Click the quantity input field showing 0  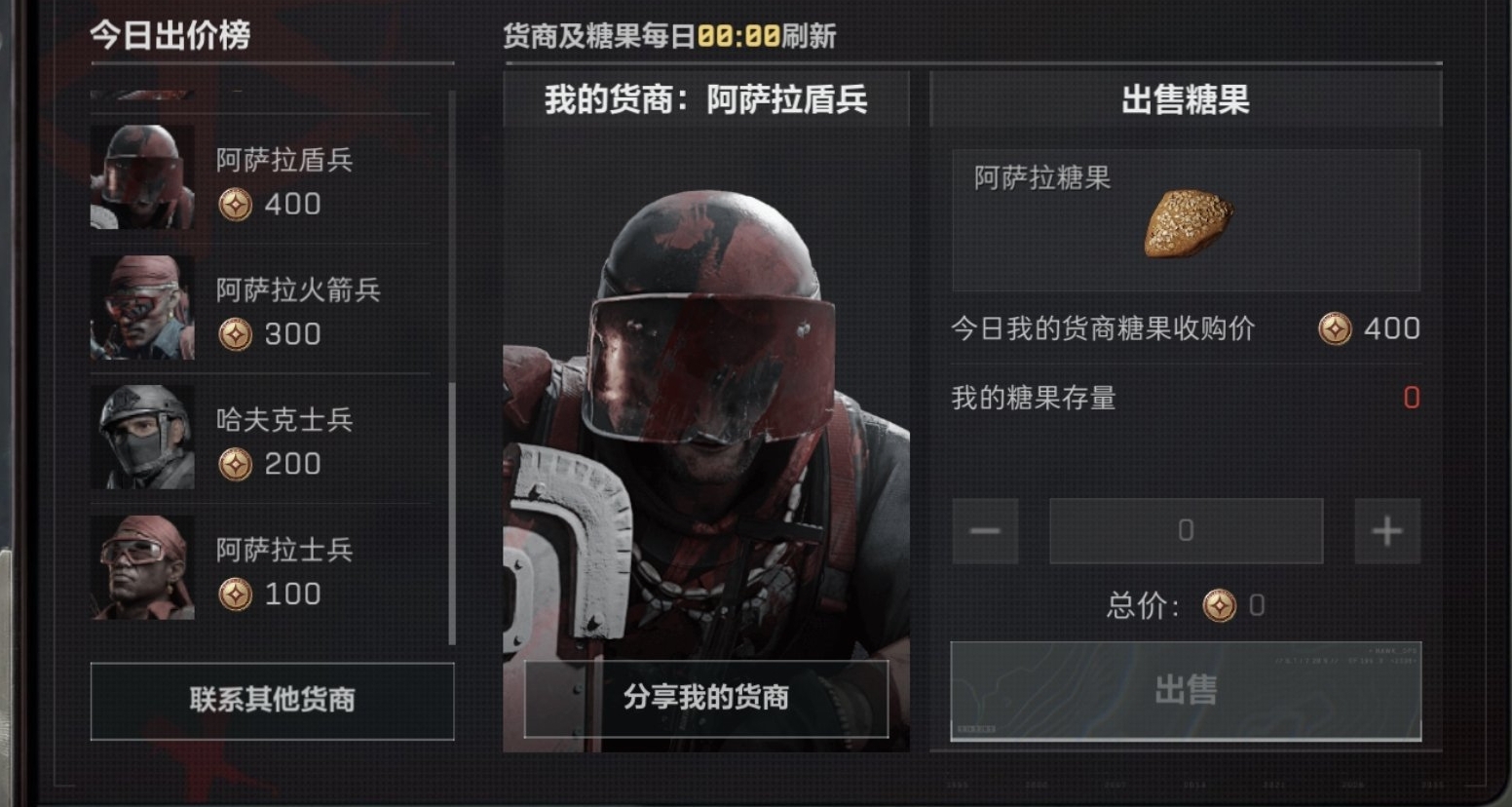[x=1186, y=530]
